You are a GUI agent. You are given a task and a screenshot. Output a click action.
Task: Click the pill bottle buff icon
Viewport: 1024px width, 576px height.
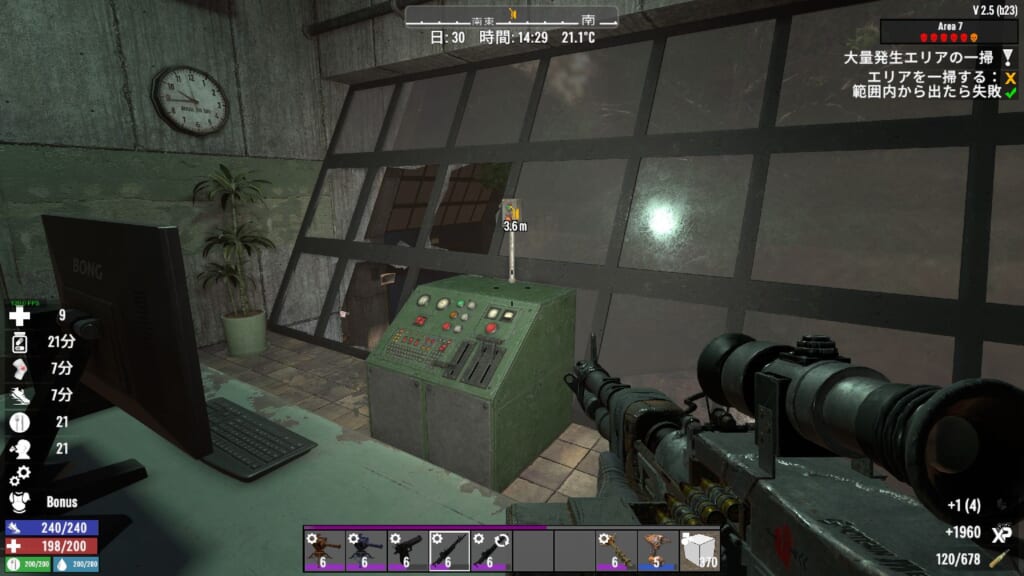coord(19,343)
